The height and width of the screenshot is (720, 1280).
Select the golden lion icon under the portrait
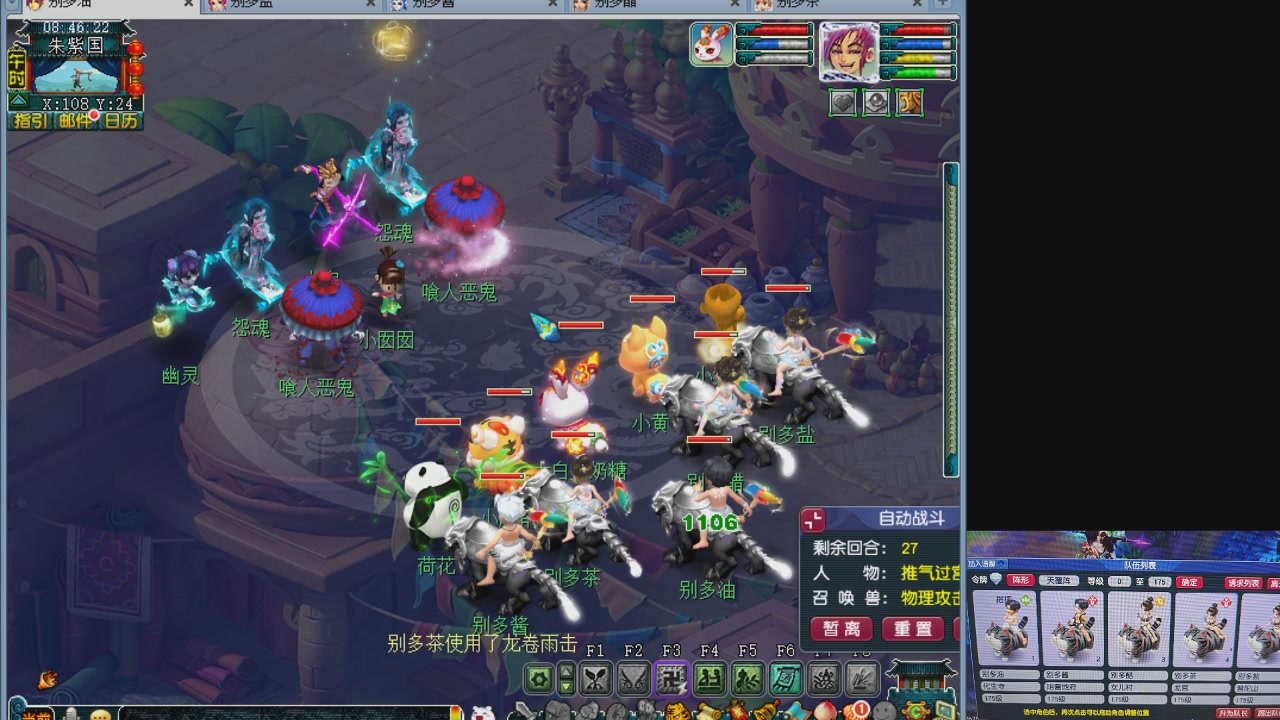pos(909,103)
